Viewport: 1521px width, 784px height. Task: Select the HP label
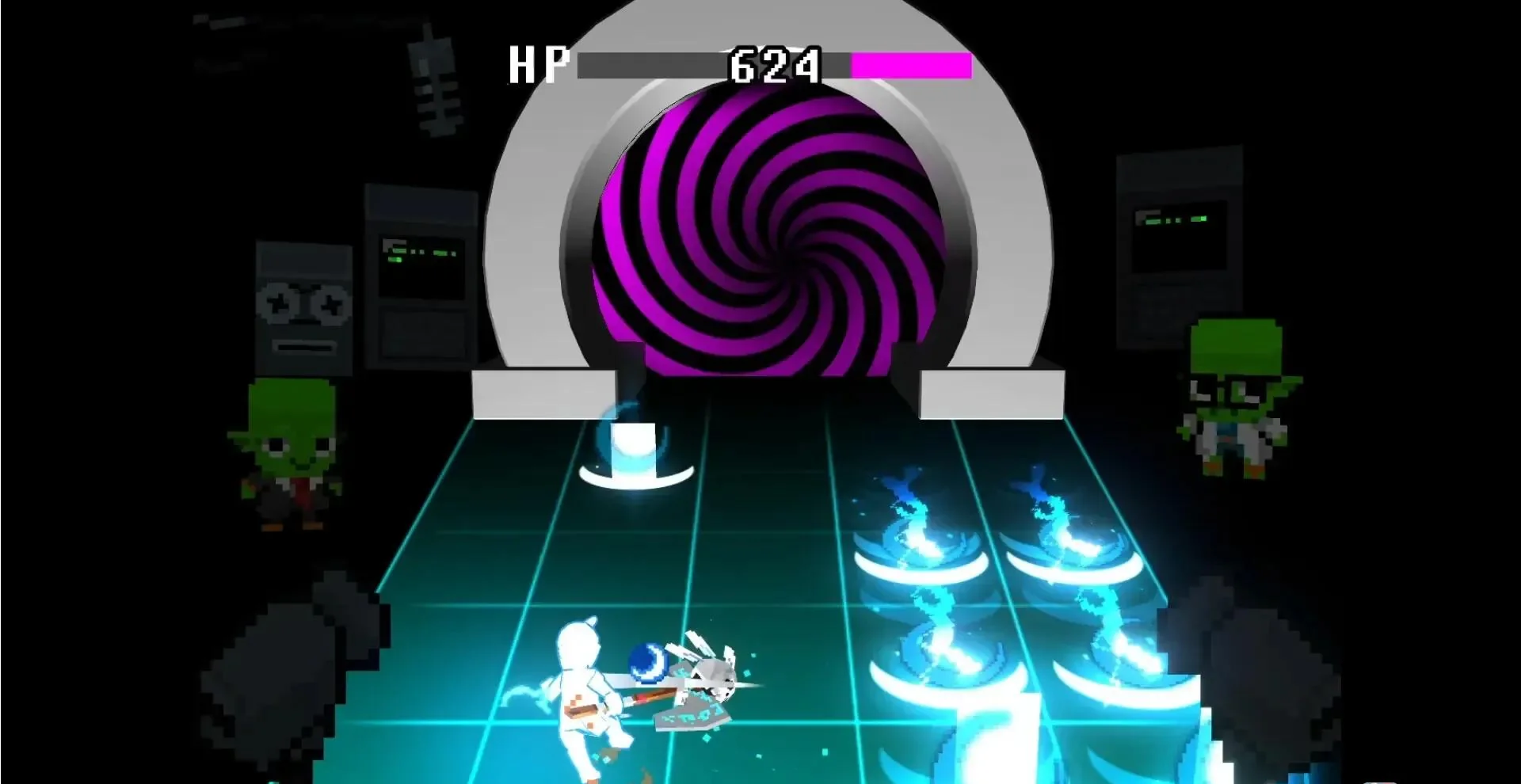540,62
